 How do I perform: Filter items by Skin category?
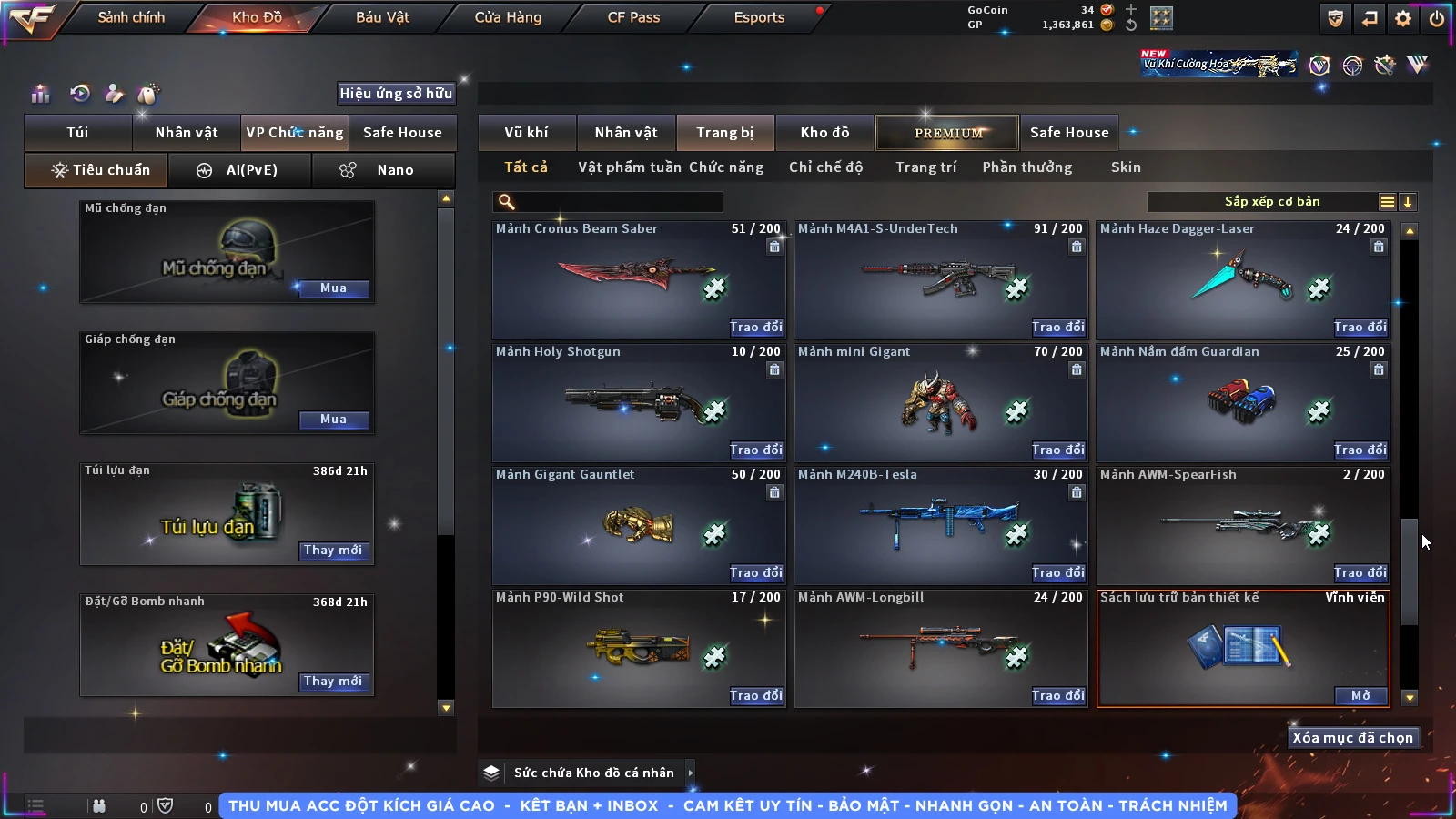coord(1126,167)
